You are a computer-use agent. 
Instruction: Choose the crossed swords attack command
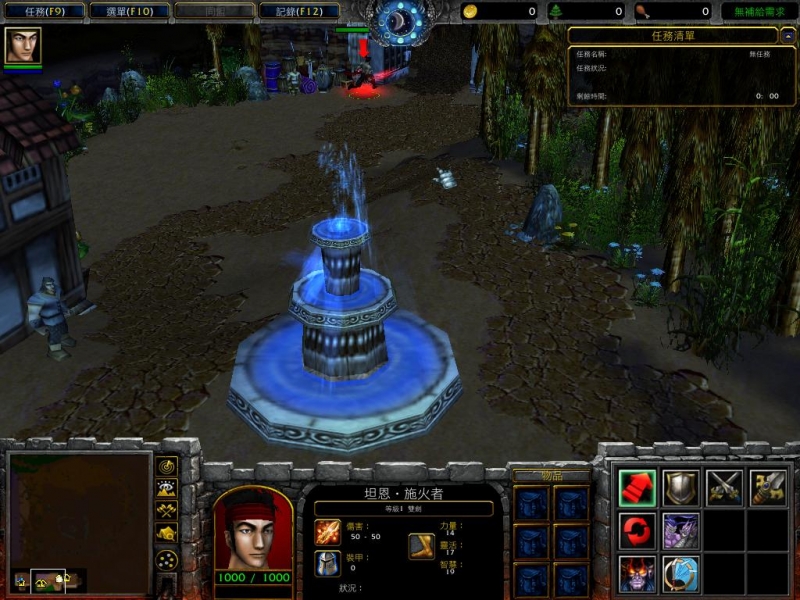725,487
